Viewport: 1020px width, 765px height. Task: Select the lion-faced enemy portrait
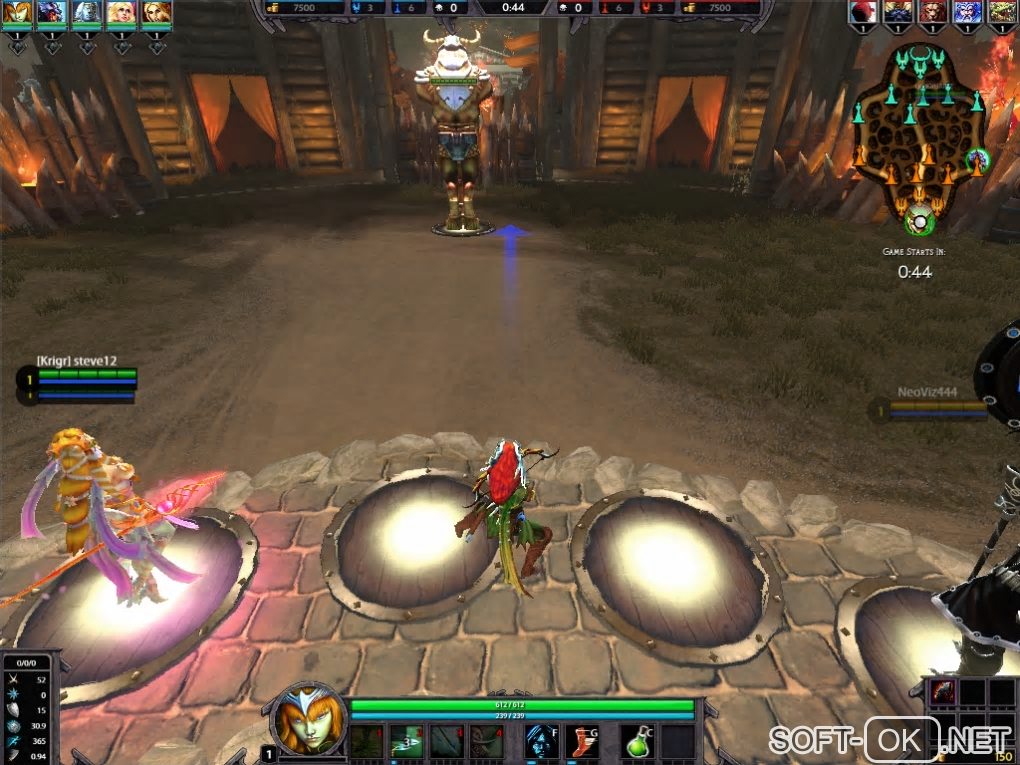pyautogui.click(x=931, y=12)
